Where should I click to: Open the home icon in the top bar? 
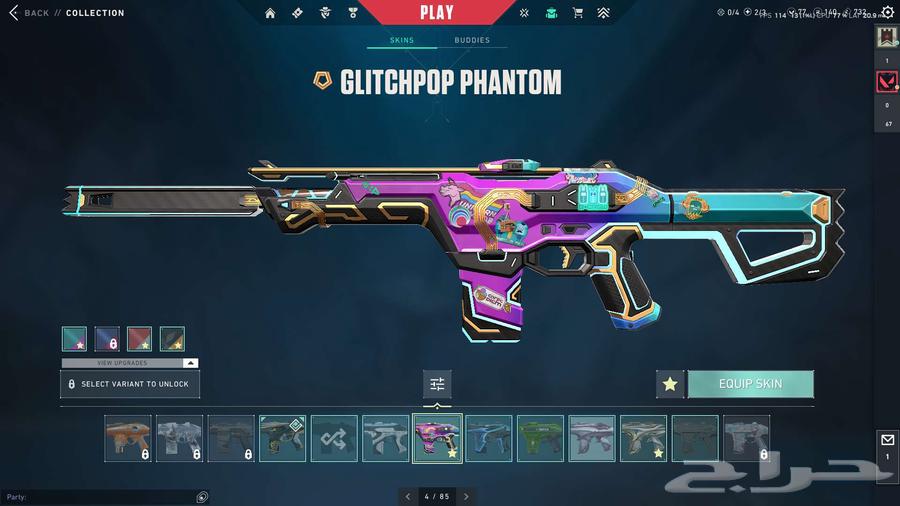(x=270, y=13)
